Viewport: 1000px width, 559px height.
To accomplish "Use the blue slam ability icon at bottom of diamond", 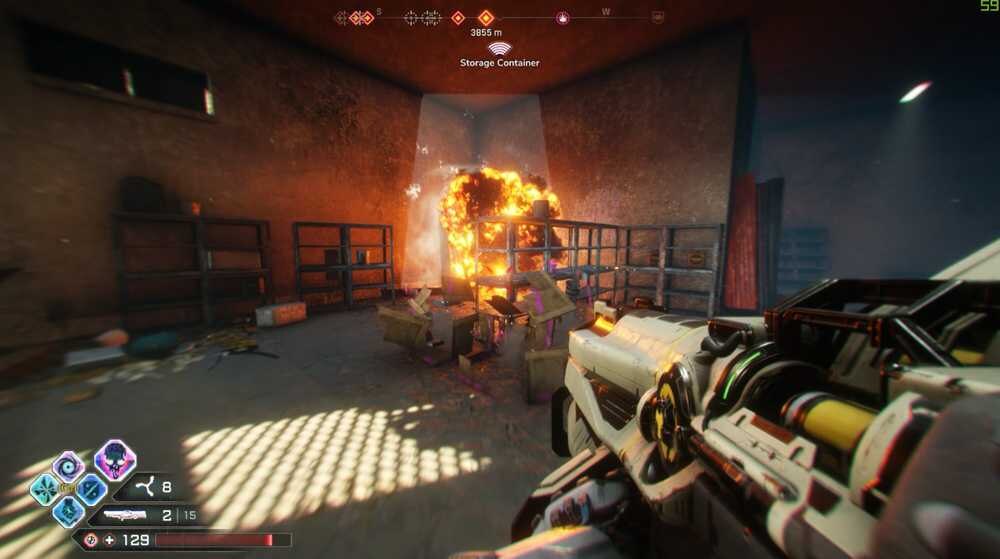I will (x=68, y=511).
